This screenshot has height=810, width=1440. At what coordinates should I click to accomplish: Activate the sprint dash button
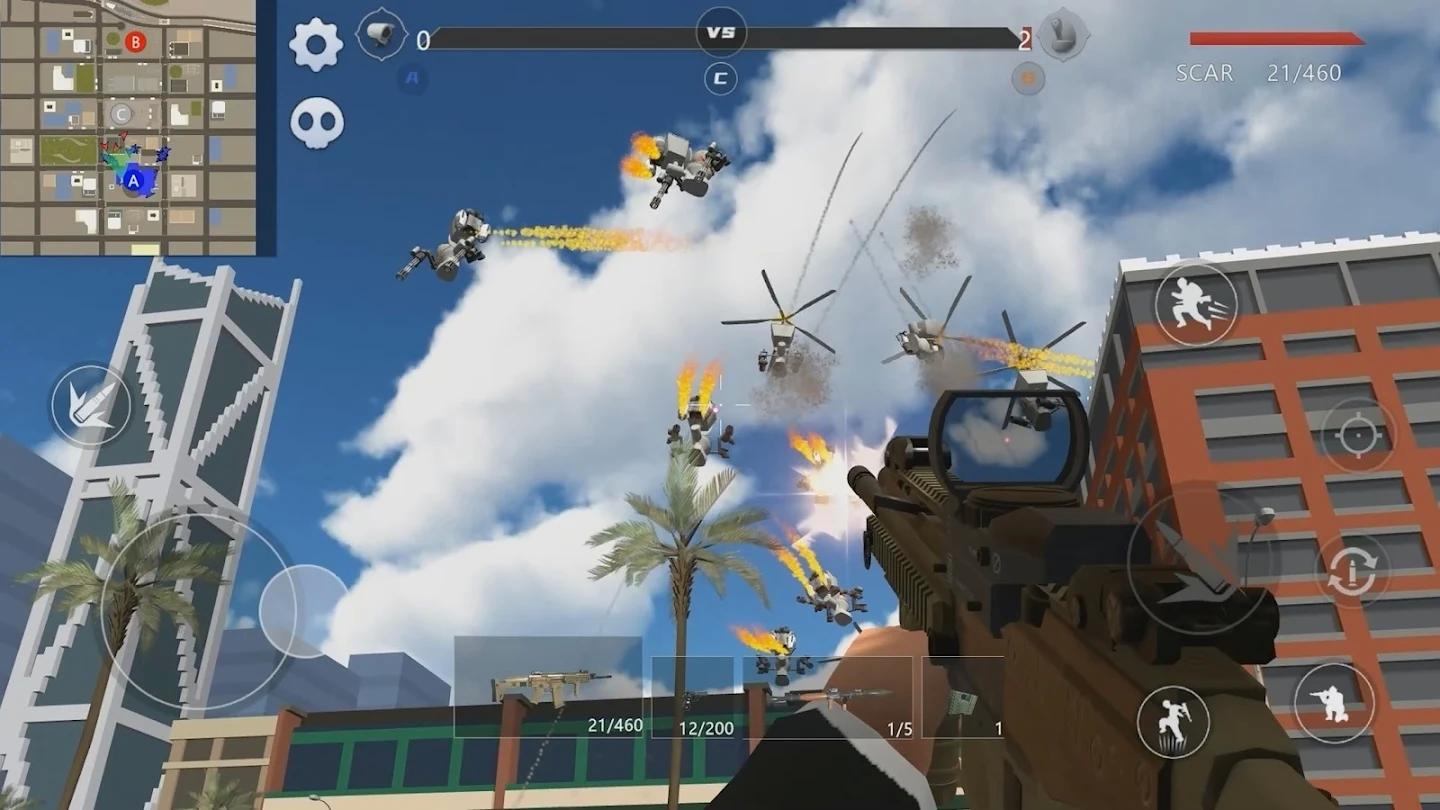tap(1196, 305)
